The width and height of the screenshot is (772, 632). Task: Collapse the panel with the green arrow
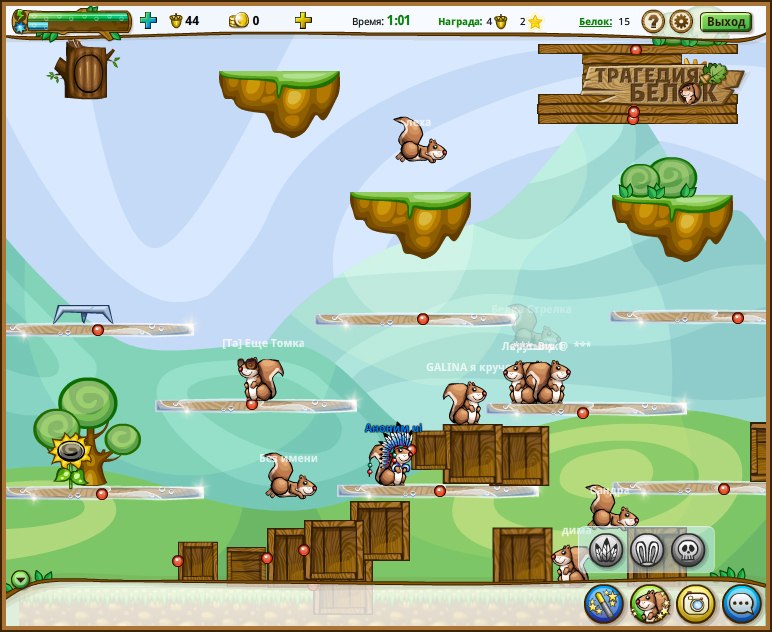pos(21,579)
